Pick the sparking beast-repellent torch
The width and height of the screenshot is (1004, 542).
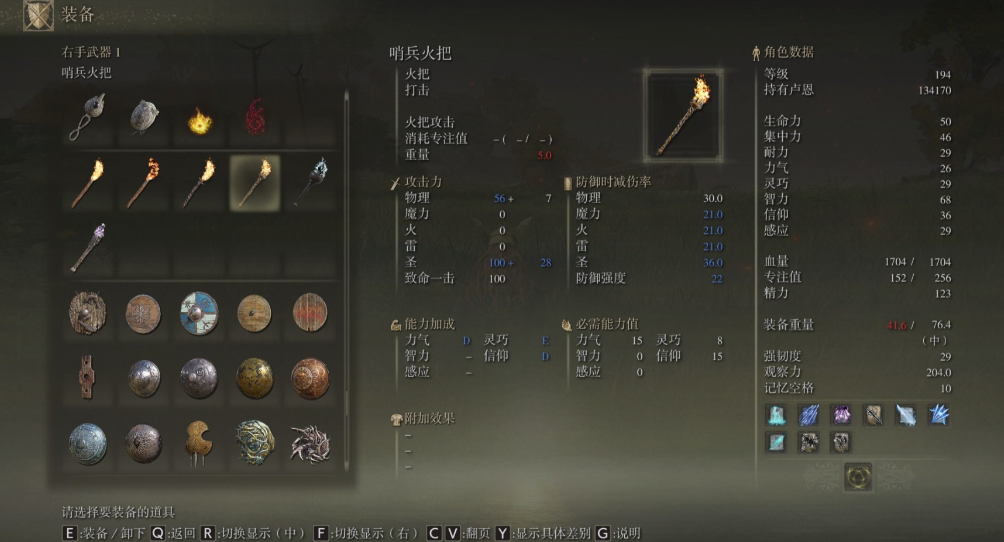pos(143,182)
